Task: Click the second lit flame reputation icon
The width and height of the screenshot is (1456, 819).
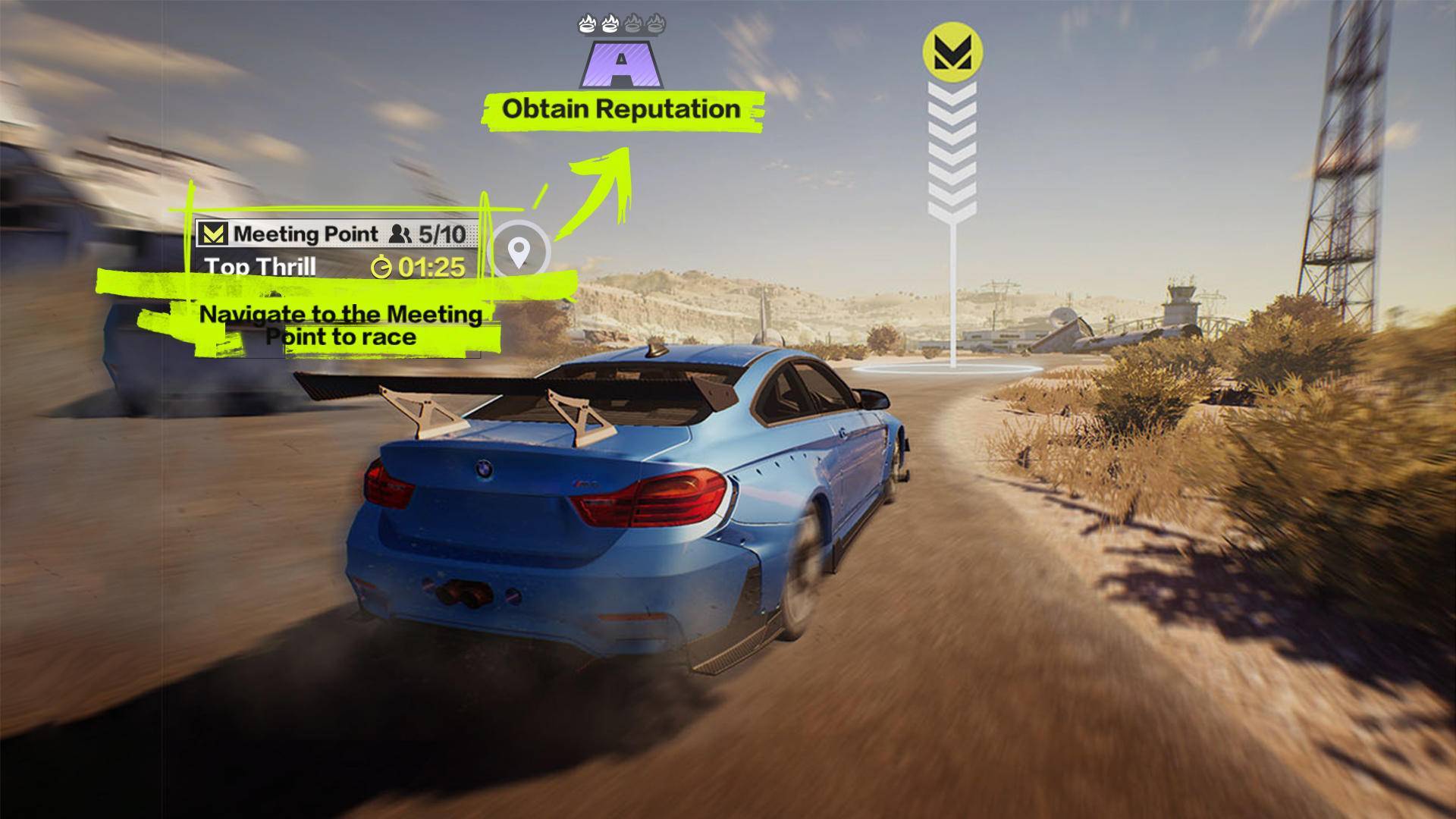Action: pos(610,24)
